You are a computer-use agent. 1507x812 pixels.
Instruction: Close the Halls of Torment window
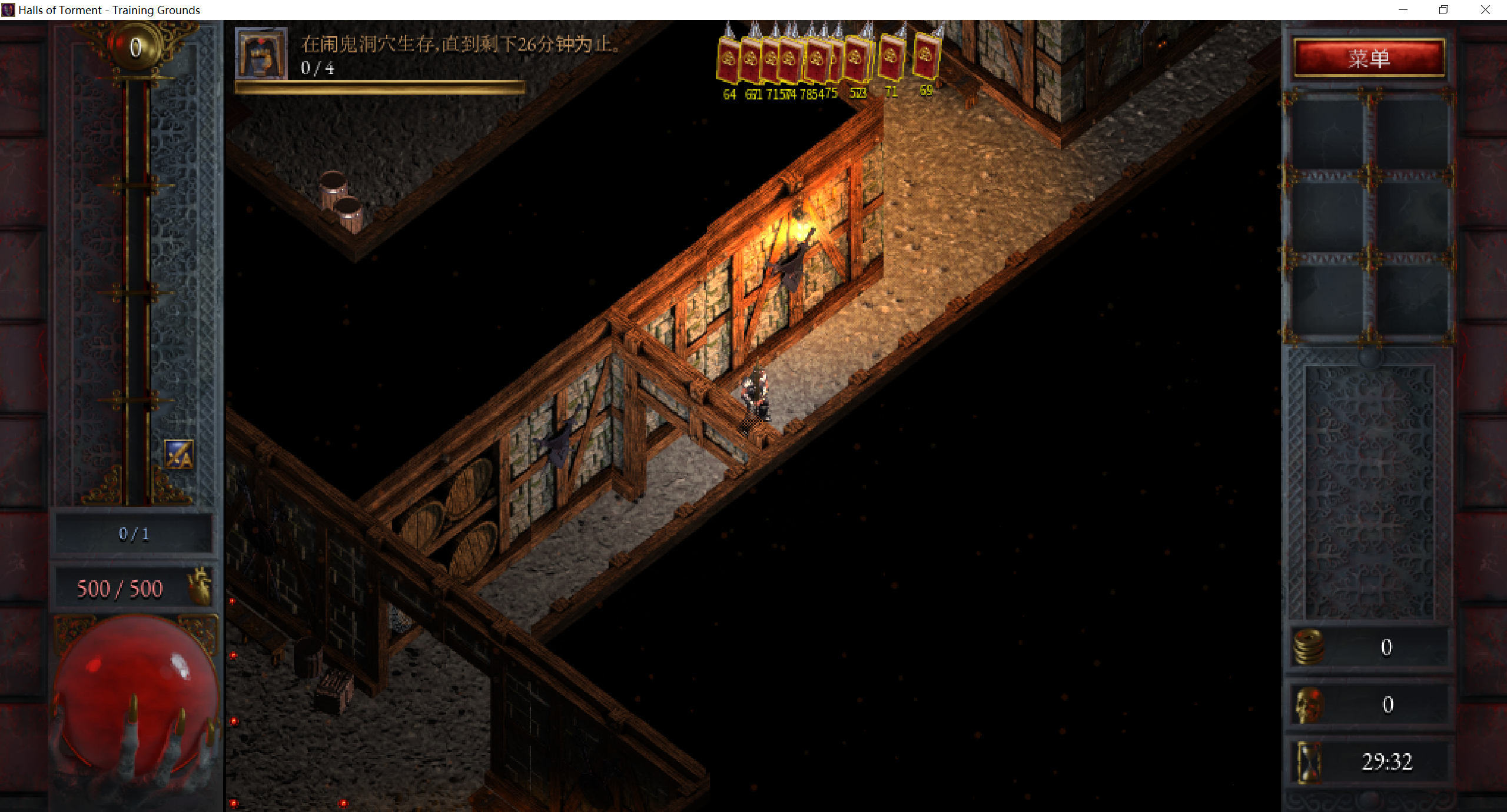pyautogui.click(x=1485, y=10)
